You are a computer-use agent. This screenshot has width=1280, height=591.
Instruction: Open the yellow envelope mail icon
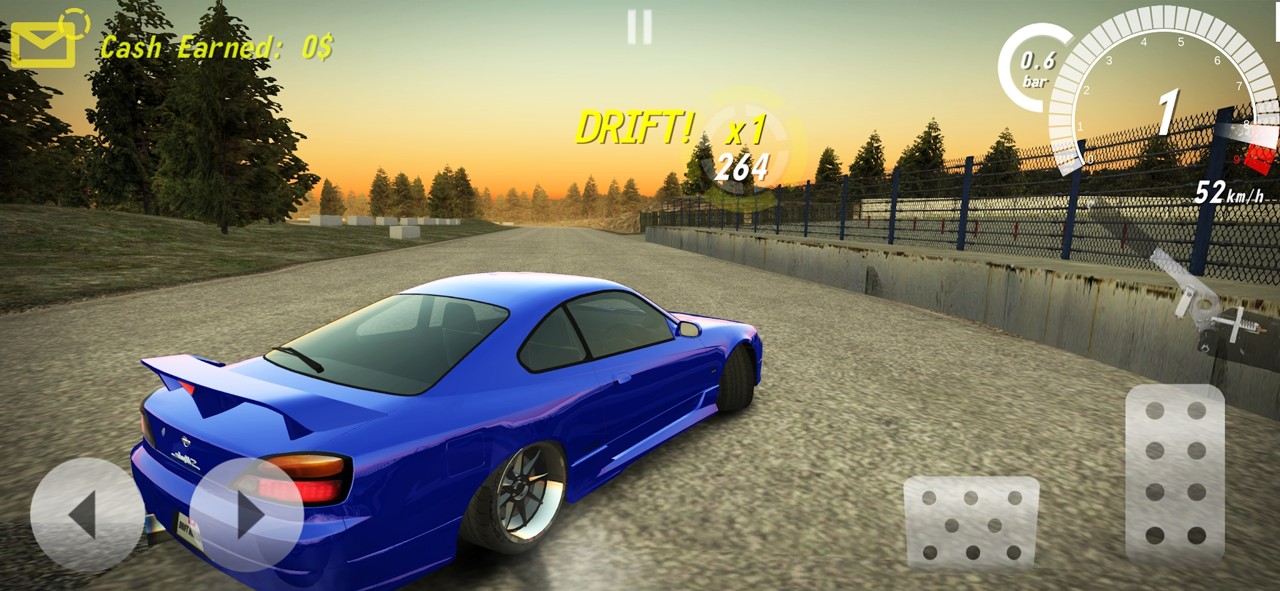click(x=43, y=44)
